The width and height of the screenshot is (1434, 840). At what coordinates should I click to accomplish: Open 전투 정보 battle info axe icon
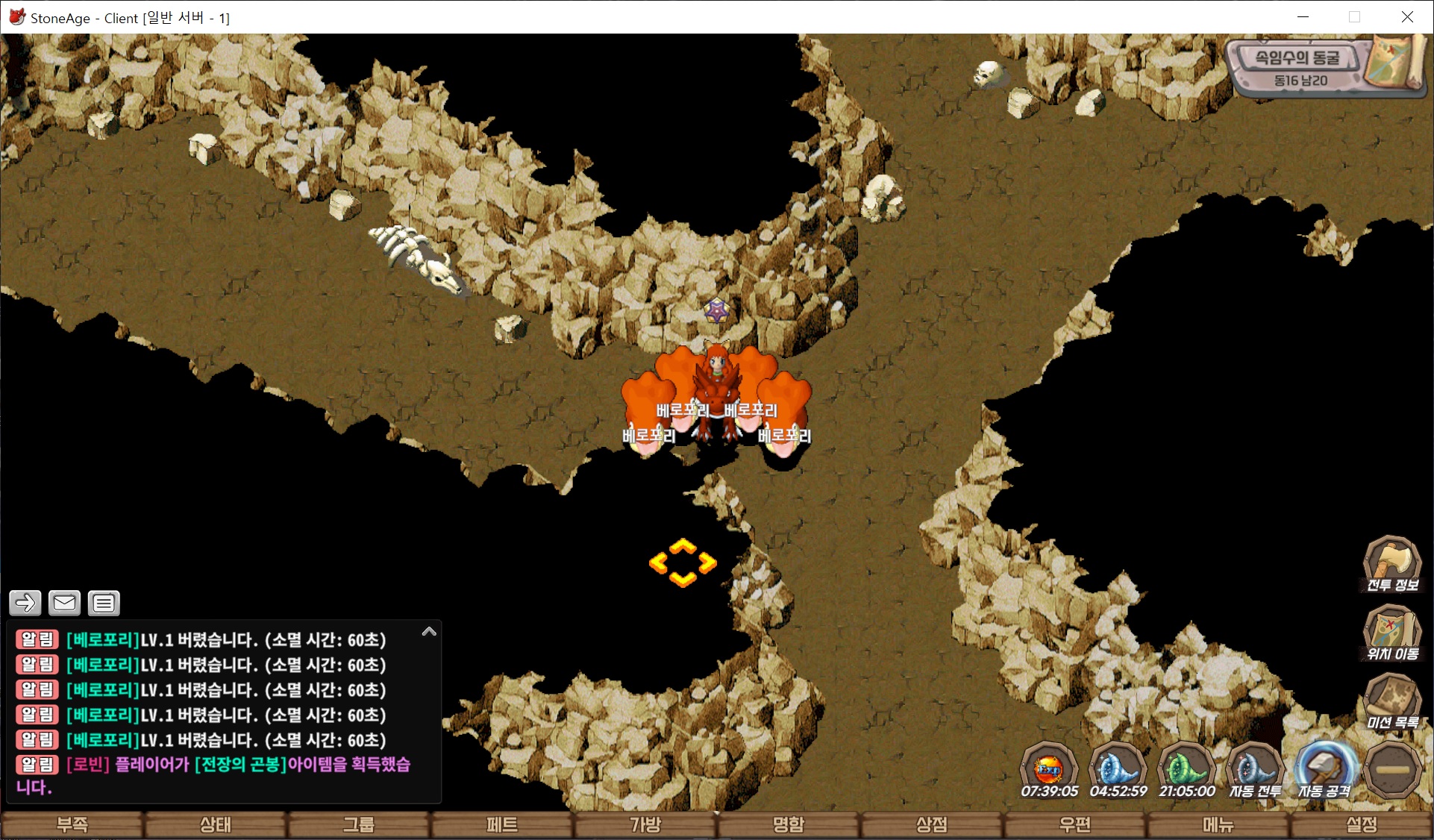coord(1391,563)
